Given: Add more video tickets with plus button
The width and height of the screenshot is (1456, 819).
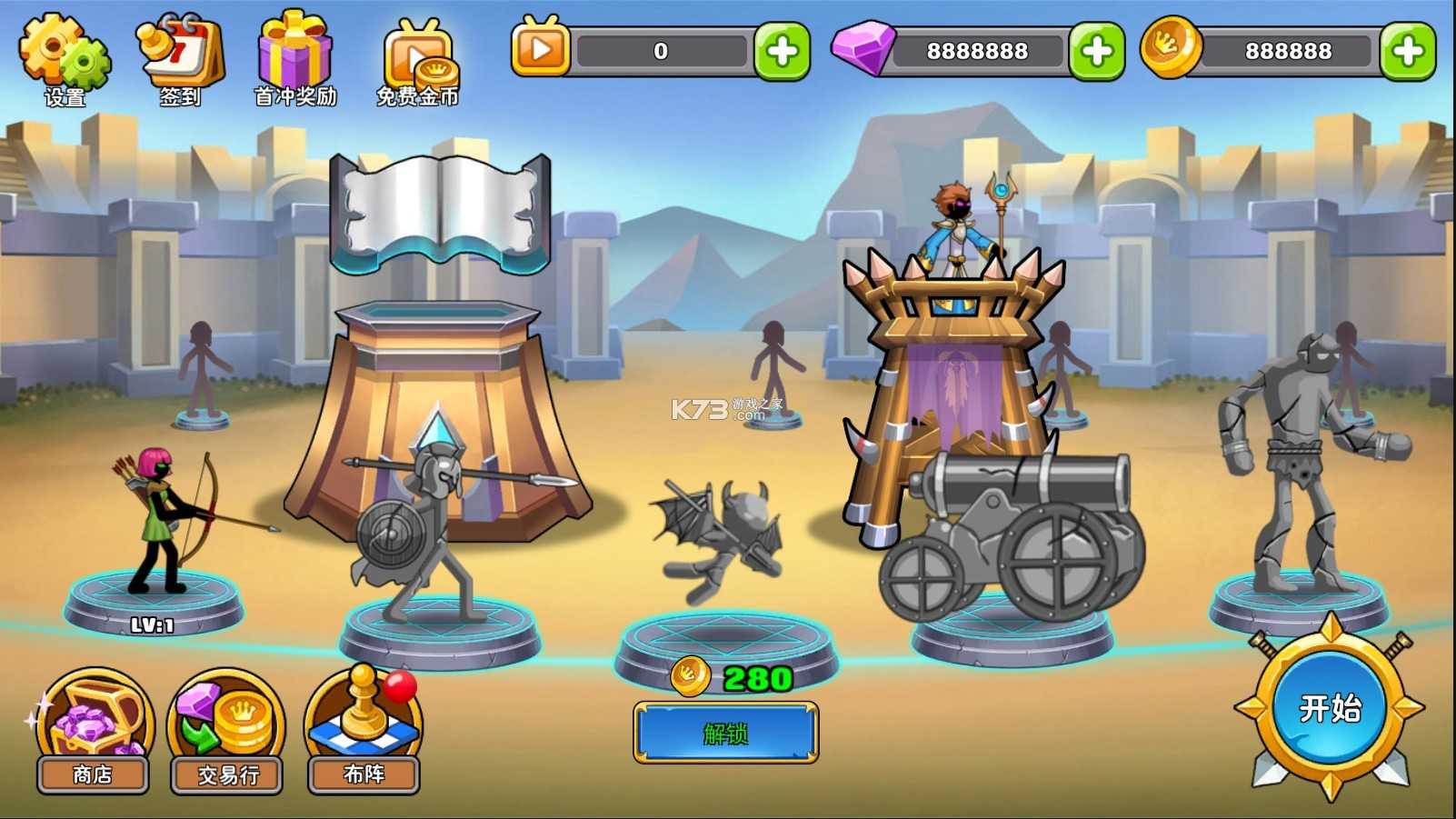Looking at the screenshot, I should pyautogui.click(x=782, y=51).
